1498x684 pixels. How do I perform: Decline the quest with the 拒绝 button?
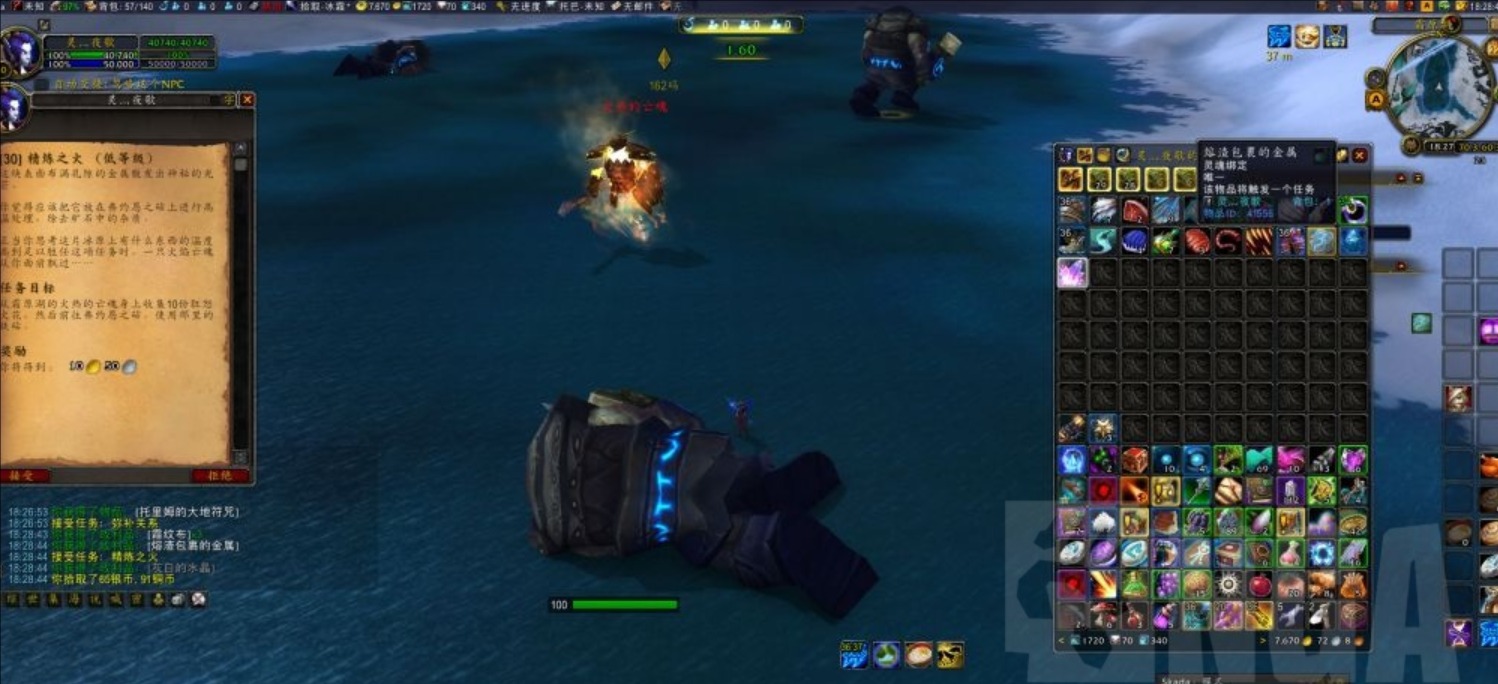point(220,476)
